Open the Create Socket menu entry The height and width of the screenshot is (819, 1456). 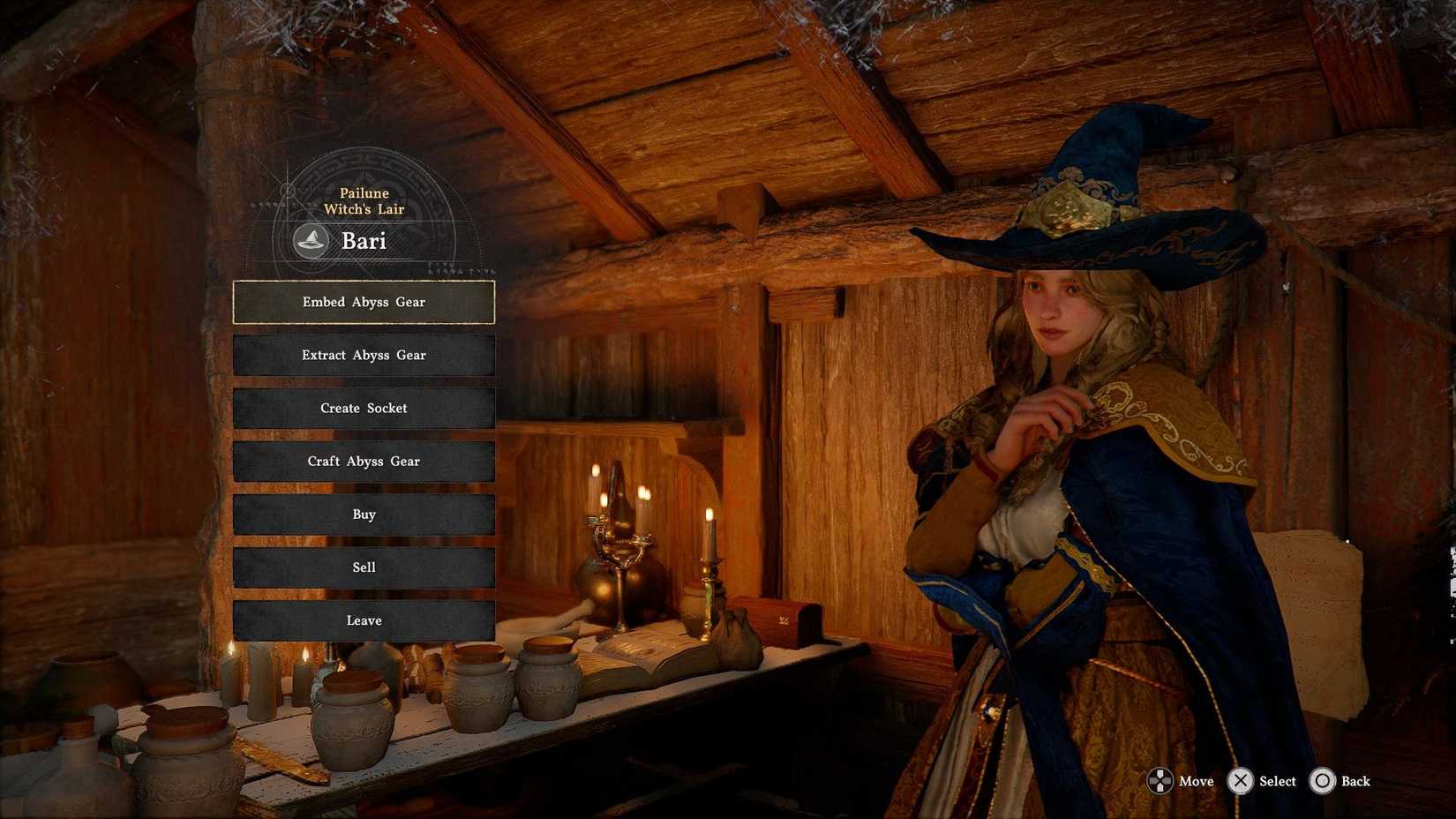pyautogui.click(x=364, y=408)
